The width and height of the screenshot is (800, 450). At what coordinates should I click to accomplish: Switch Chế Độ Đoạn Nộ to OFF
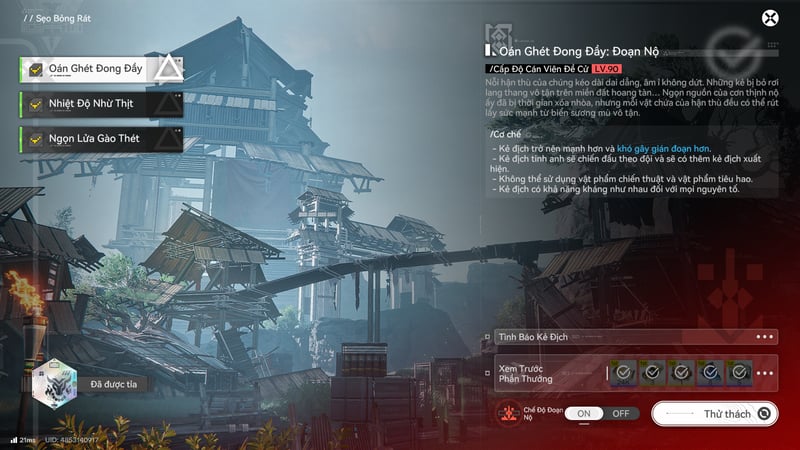click(x=620, y=413)
